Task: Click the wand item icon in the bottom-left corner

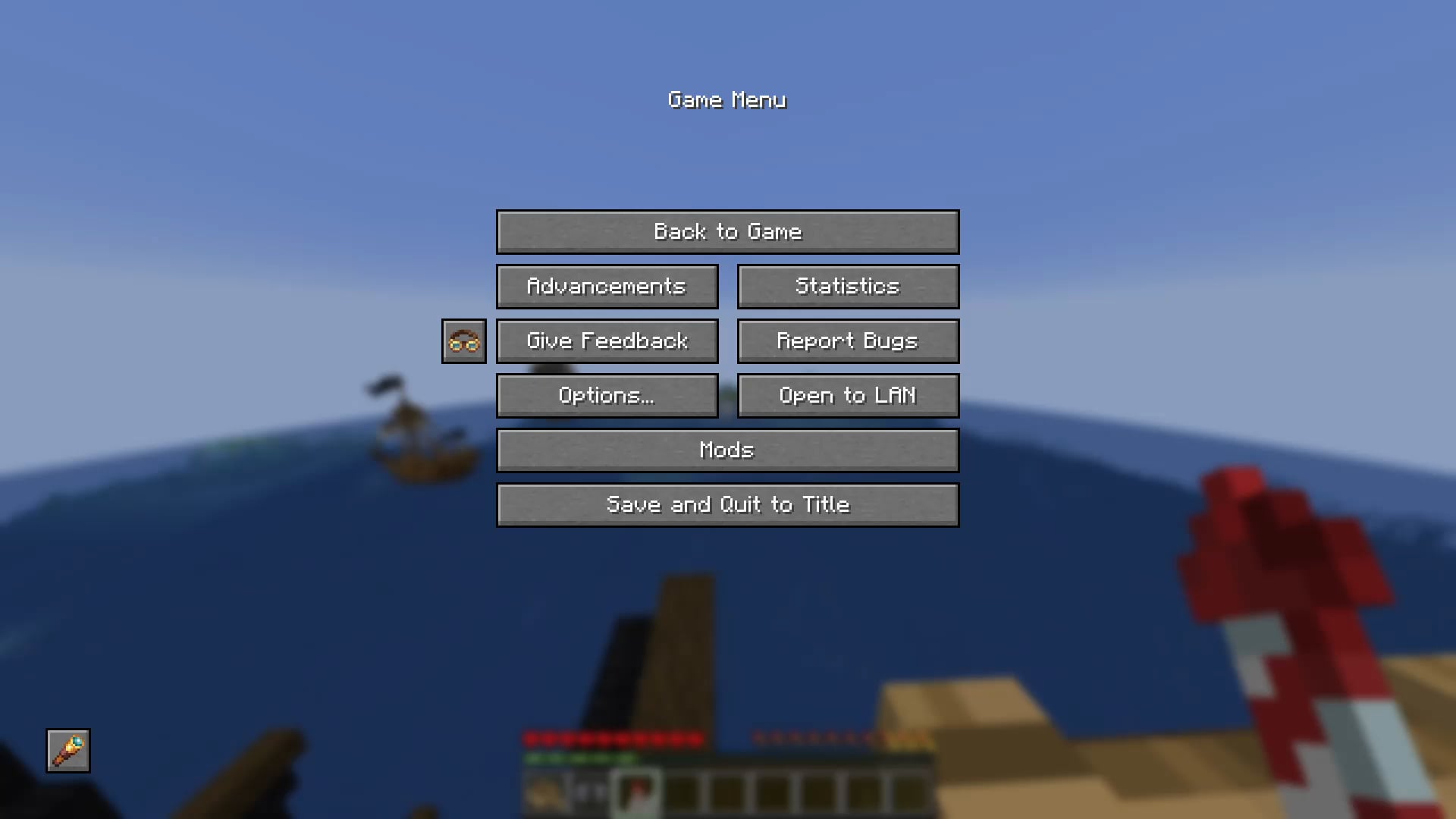Action: (67, 751)
